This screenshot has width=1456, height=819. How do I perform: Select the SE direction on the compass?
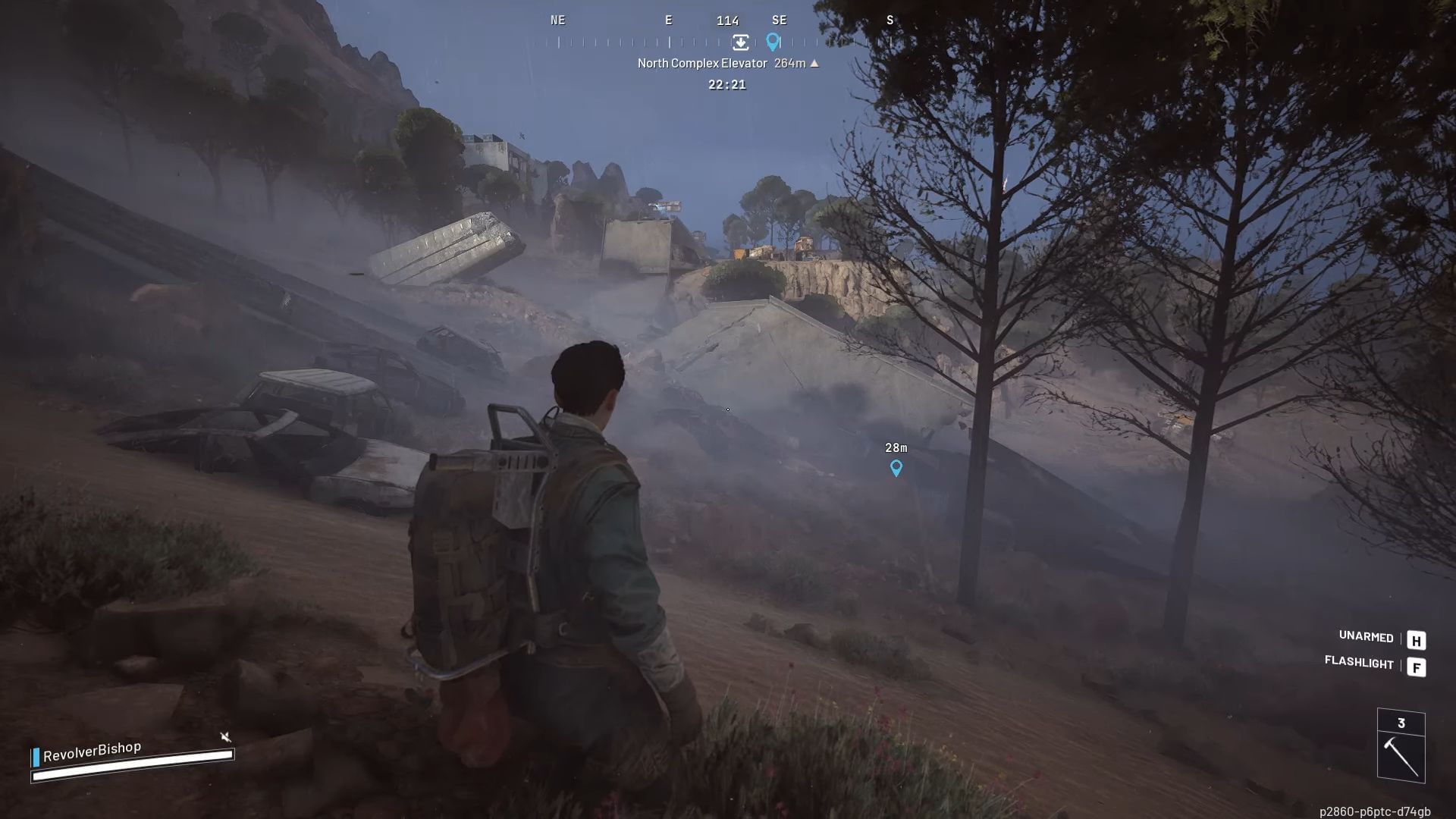tap(779, 20)
